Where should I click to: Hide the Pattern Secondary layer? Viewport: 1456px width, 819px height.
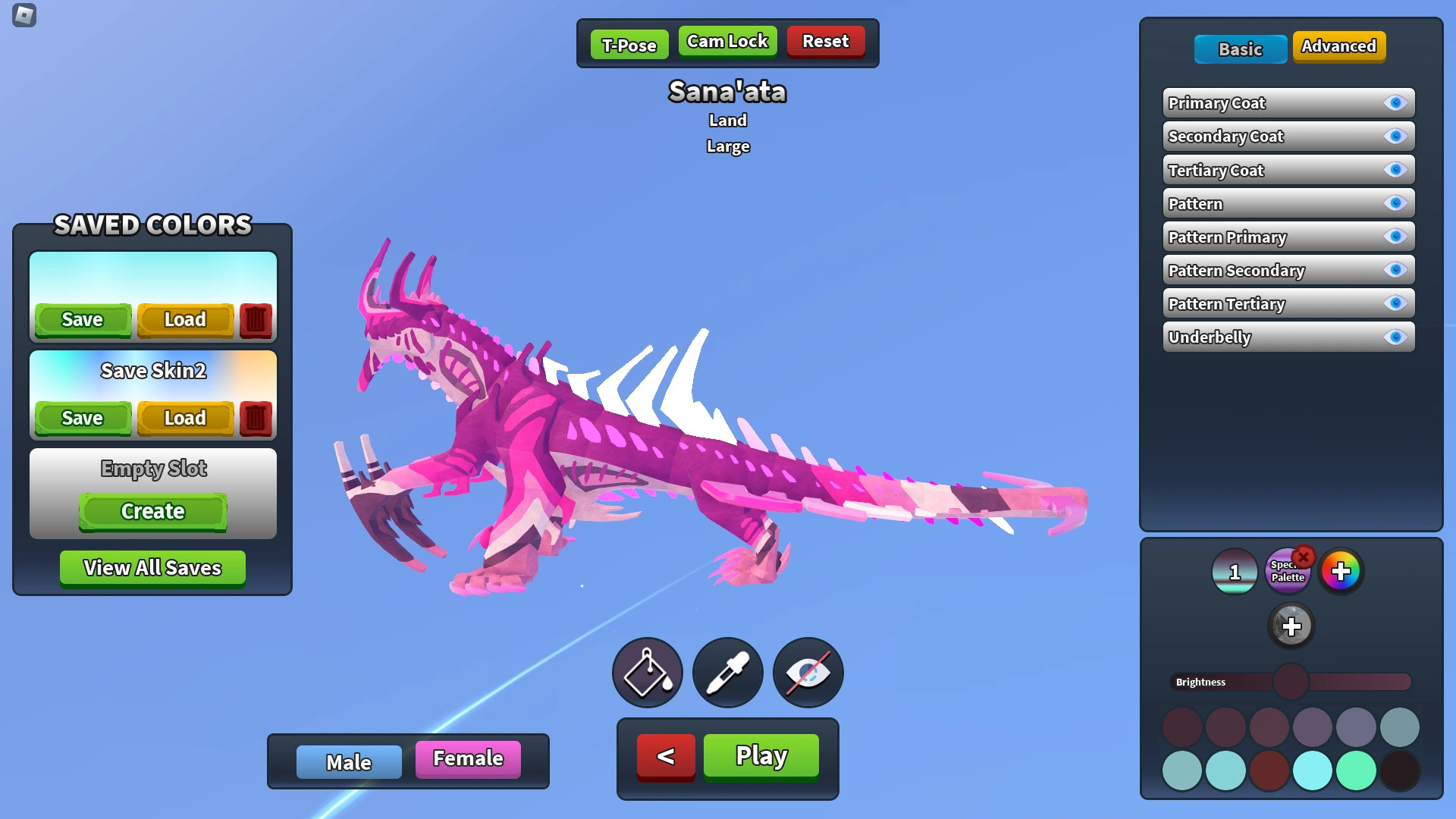(x=1396, y=270)
